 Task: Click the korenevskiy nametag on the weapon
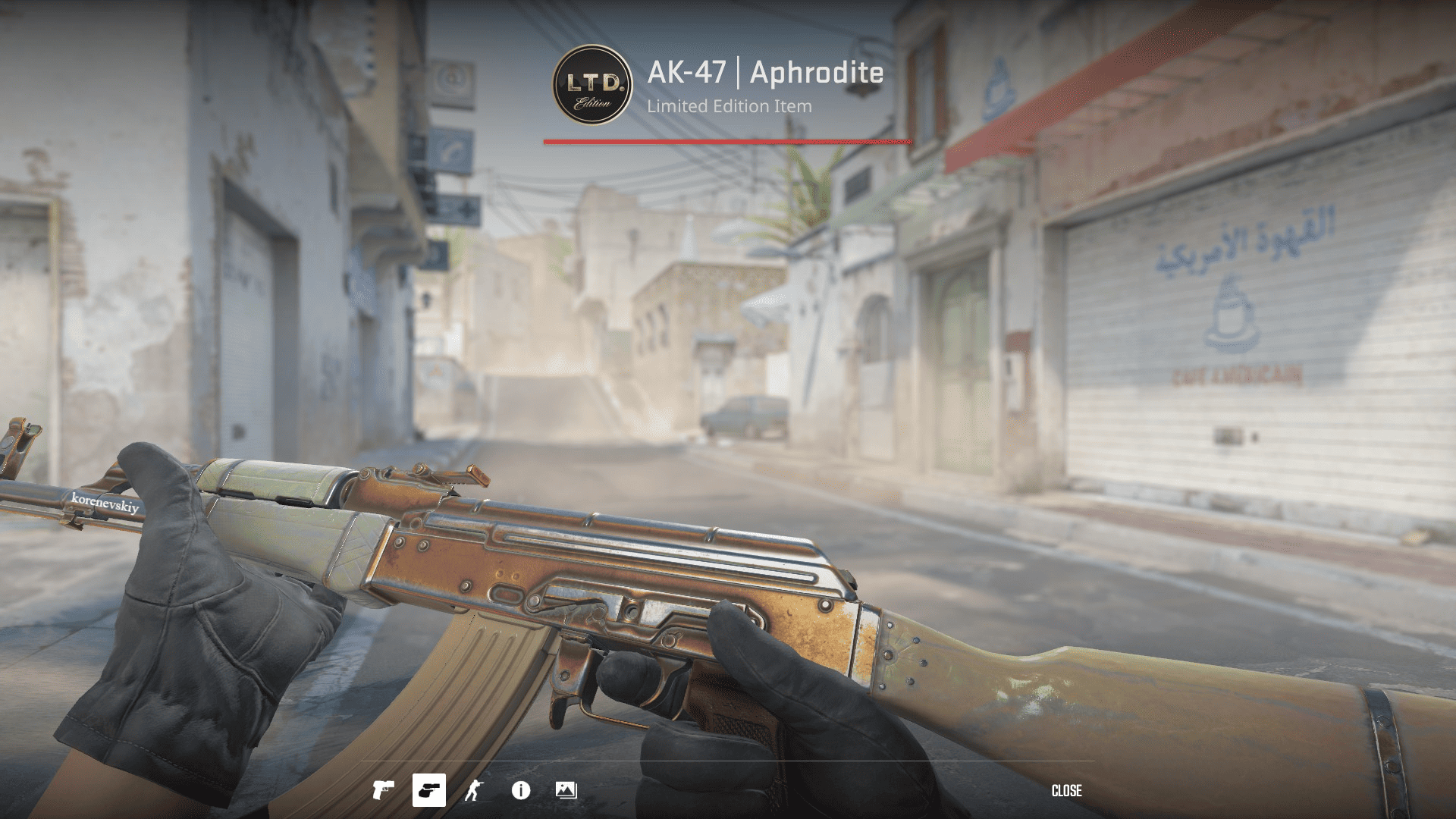[x=105, y=502]
